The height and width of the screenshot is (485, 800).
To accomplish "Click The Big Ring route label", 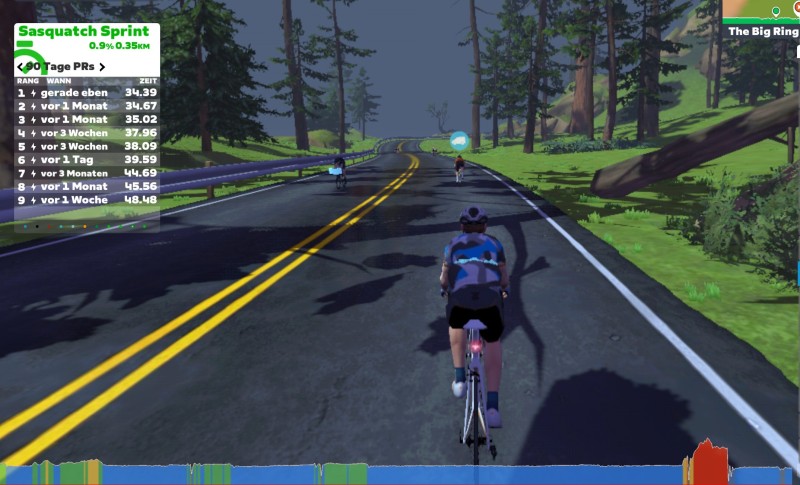I will (762, 31).
